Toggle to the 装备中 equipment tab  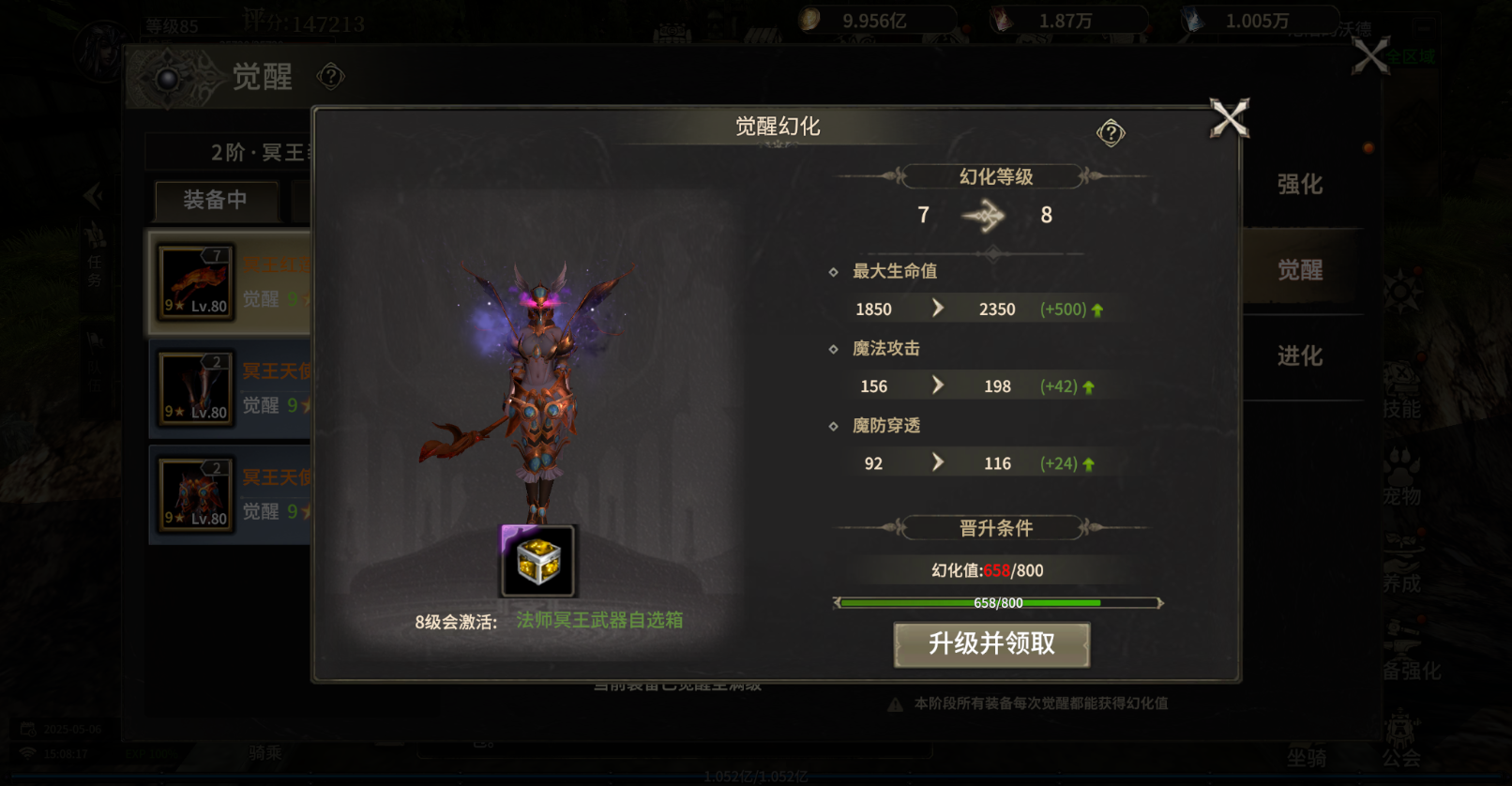(216, 202)
